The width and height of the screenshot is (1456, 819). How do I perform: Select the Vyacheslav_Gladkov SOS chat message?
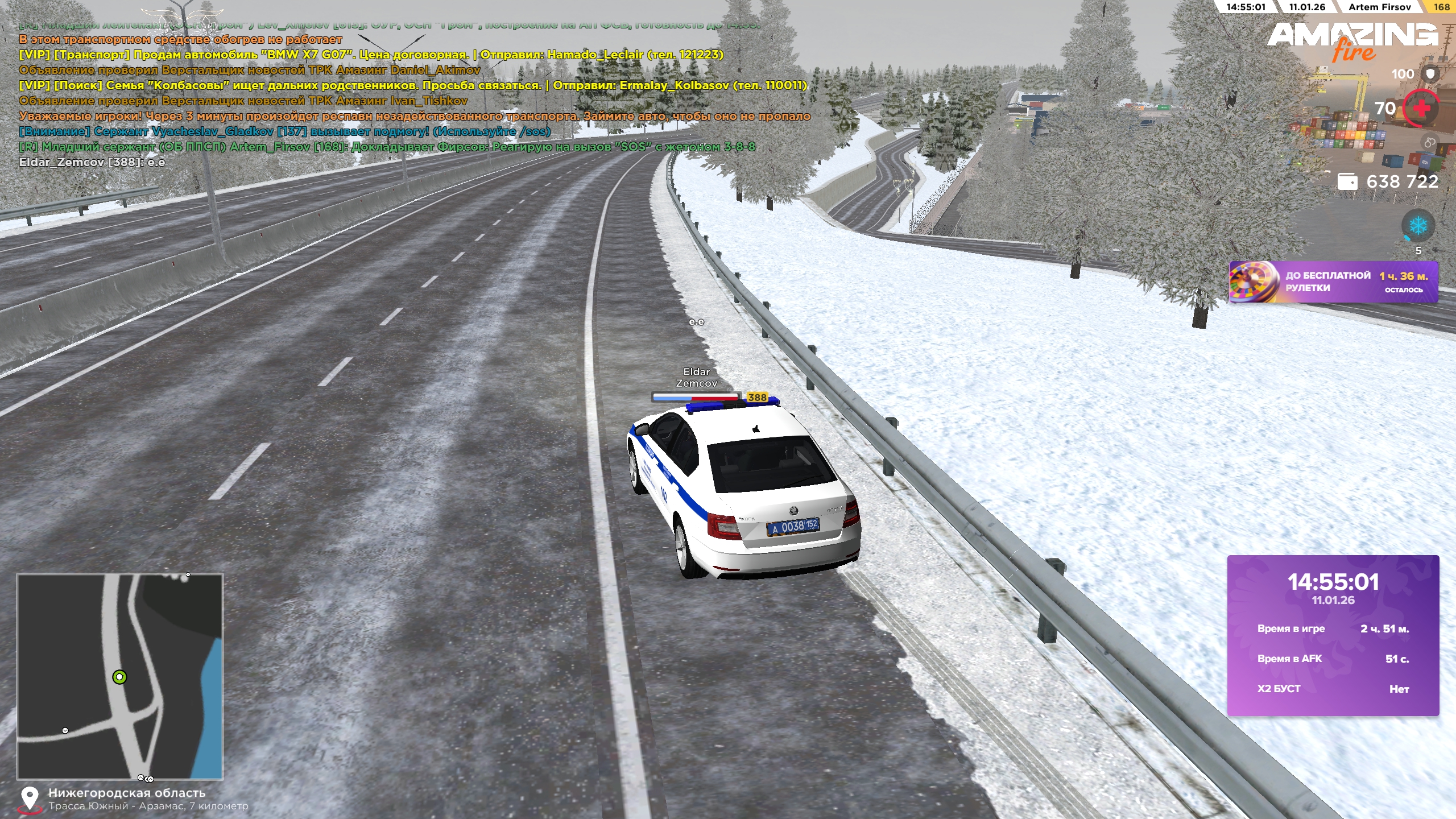point(284,131)
